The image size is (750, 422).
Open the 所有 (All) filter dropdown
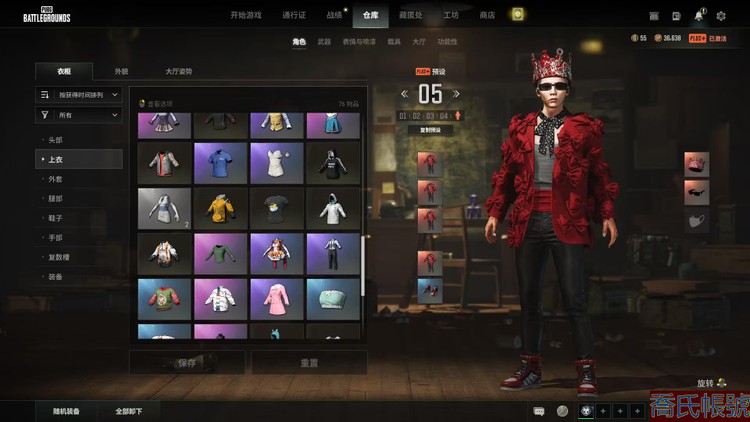(79, 116)
